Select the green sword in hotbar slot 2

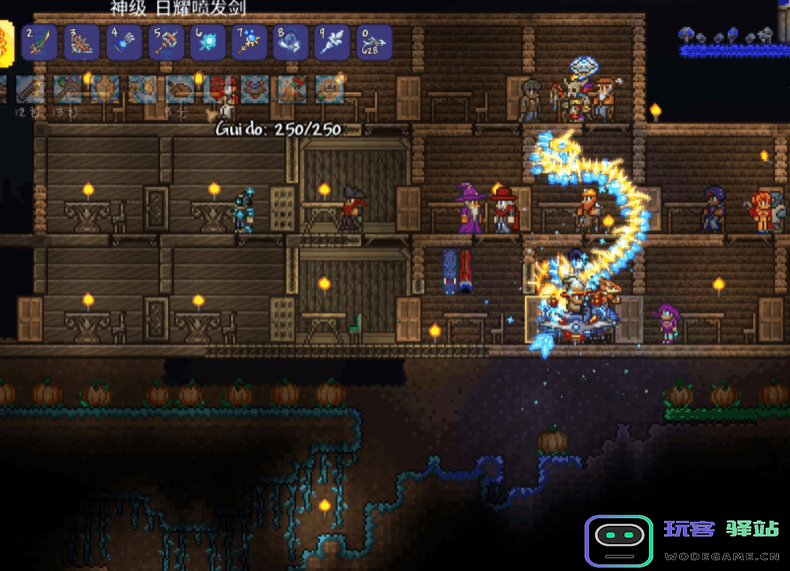(39, 42)
